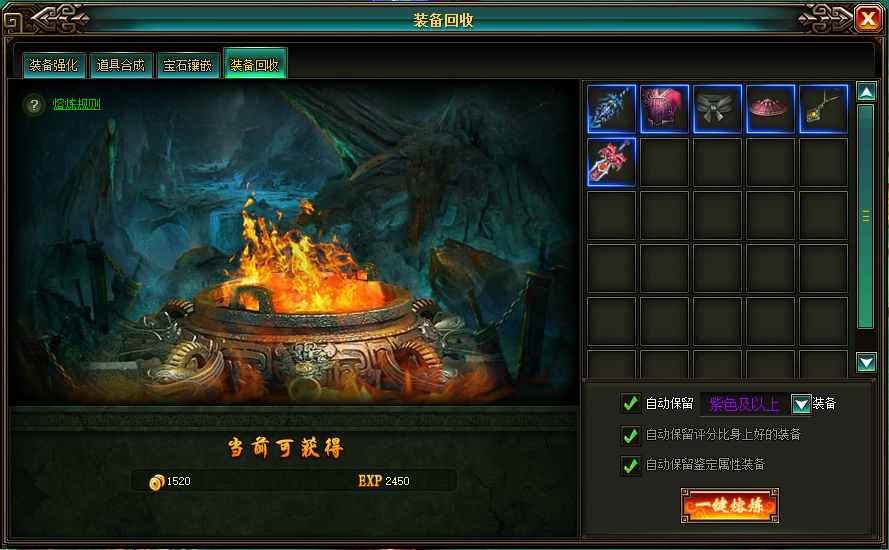
Task: Pick the crimson chest armor slot
Action: (664, 109)
